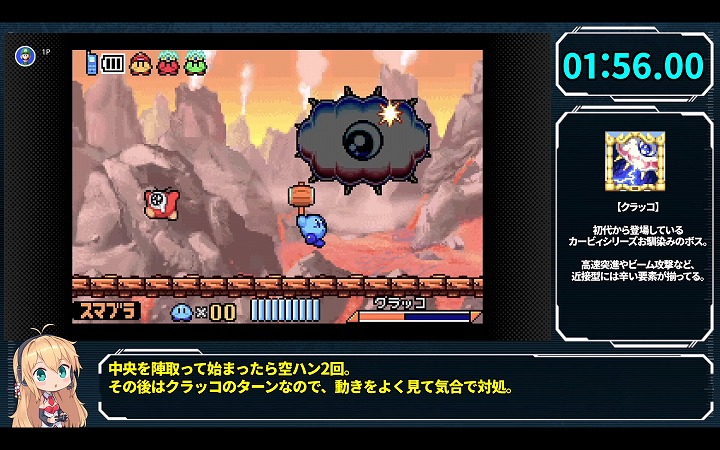Click the スマブラ copy ability label
Viewport: 720px width, 450px height.
pyautogui.click(x=105, y=310)
